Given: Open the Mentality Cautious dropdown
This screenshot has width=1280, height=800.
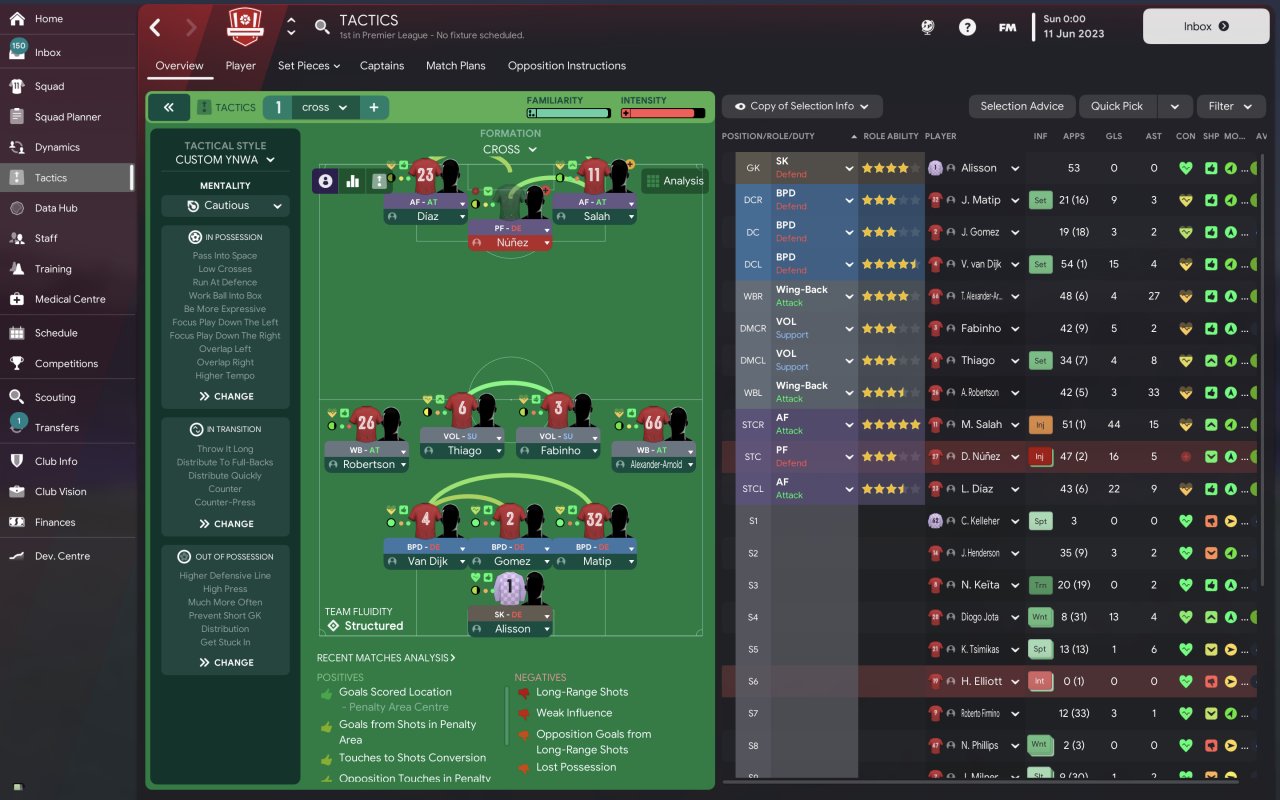Looking at the screenshot, I should click(x=225, y=206).
